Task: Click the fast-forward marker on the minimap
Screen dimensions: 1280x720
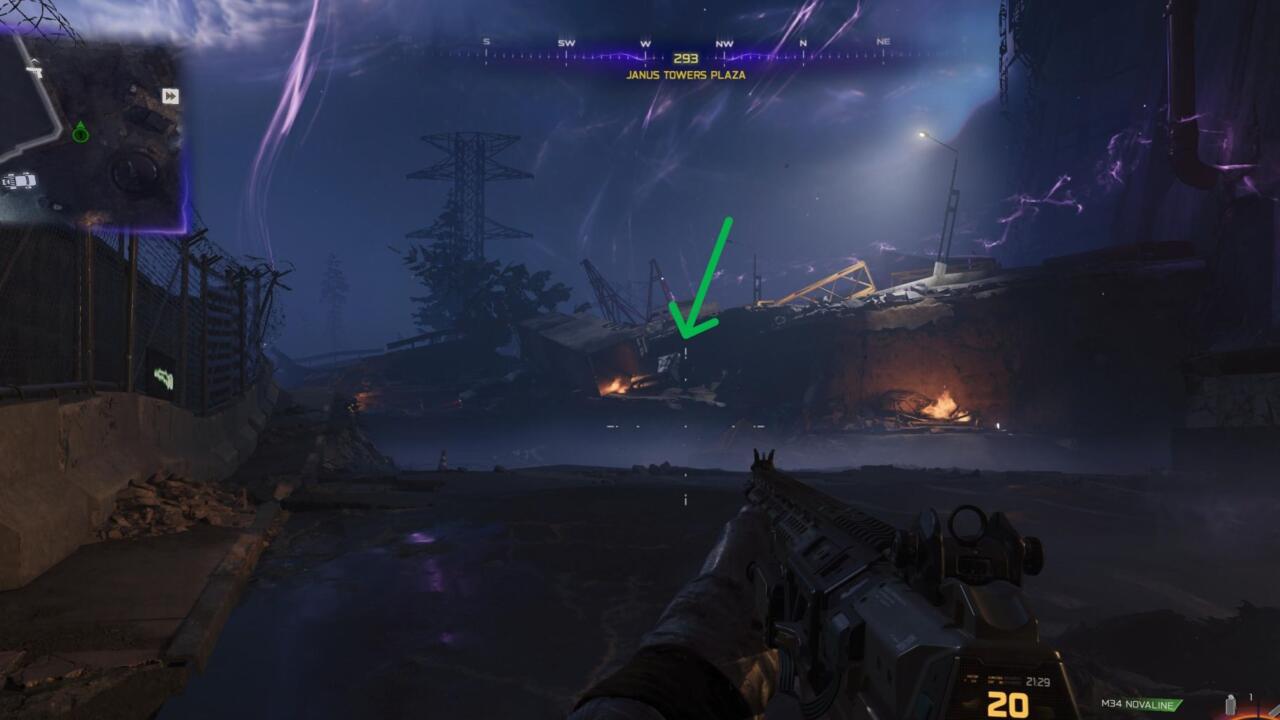Action: tap(170, 96)
